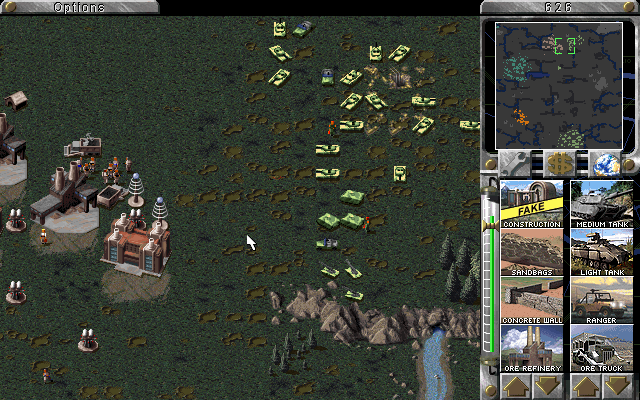Screen dimensions: 640x400
Task: Queue an Ore Refinery structure
Action: pos(532,348)
